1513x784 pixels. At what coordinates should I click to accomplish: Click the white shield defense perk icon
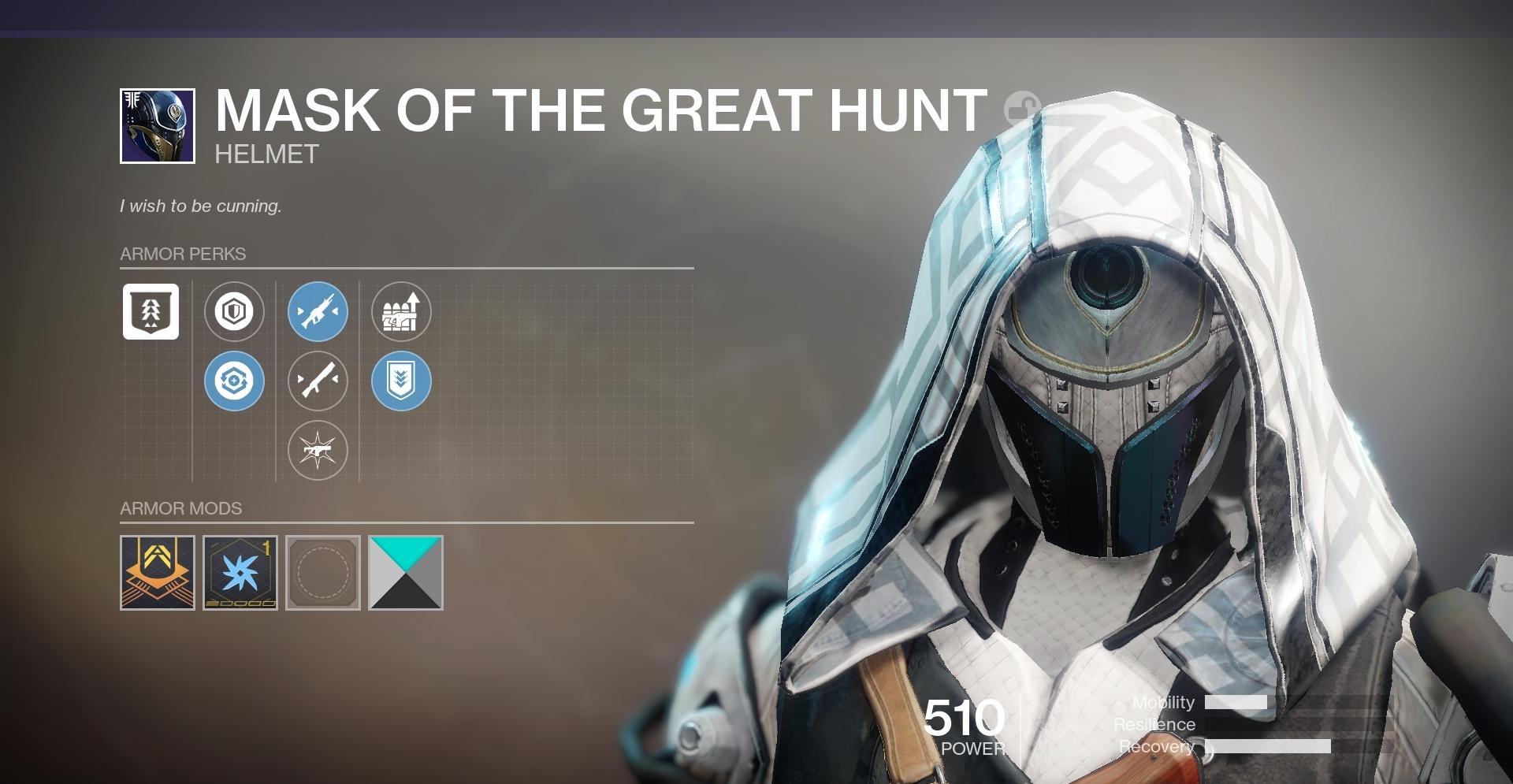coord(234,313)
